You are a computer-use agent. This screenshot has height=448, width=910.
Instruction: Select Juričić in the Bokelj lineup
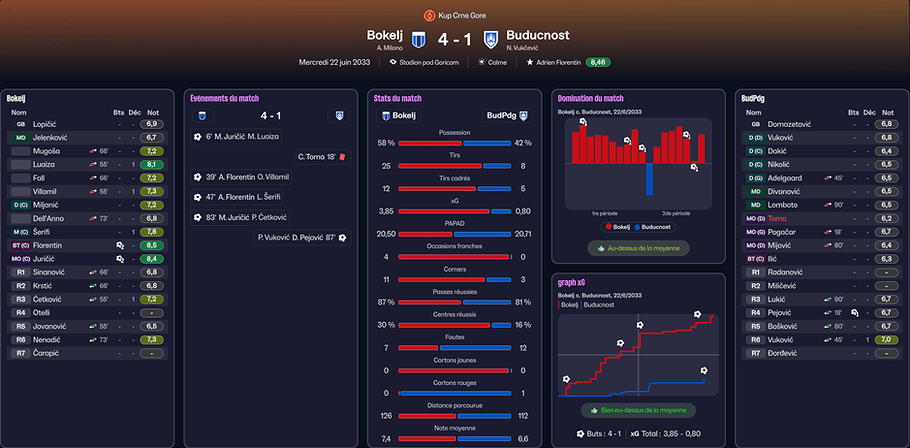(48, 258)
